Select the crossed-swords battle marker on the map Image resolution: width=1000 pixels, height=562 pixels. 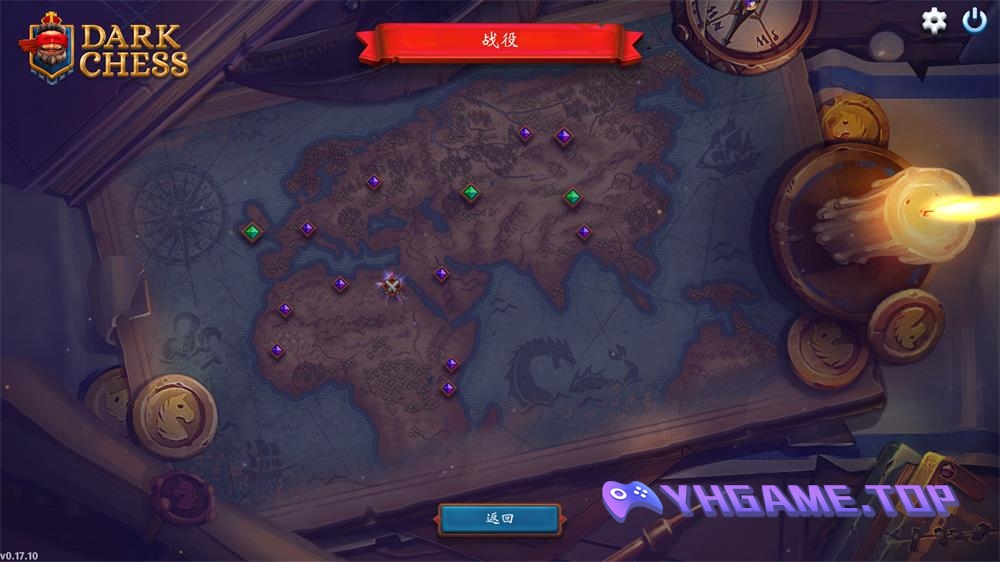point(392,287)
